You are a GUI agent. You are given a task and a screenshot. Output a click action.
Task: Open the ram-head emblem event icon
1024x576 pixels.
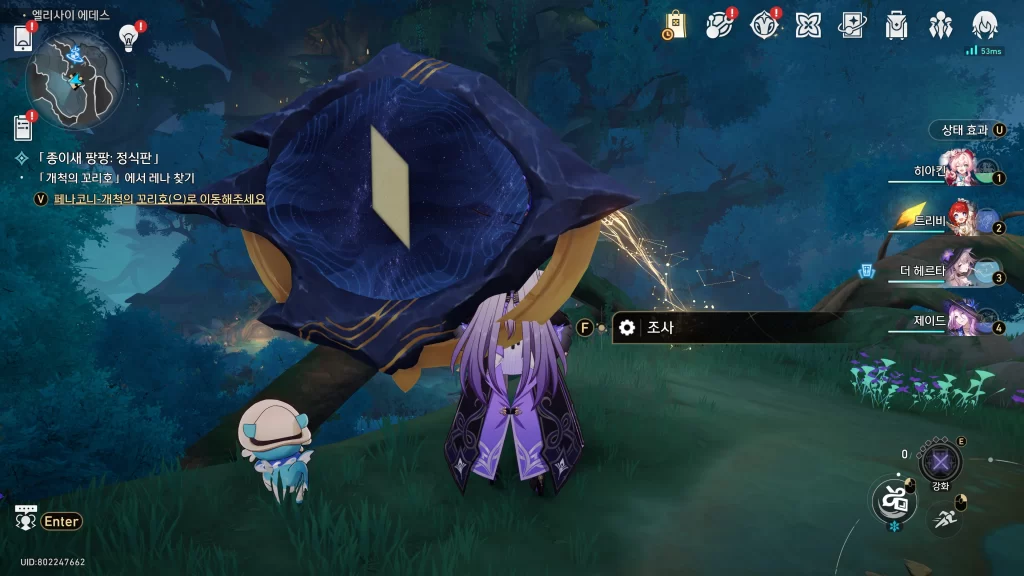click(764, 25)
